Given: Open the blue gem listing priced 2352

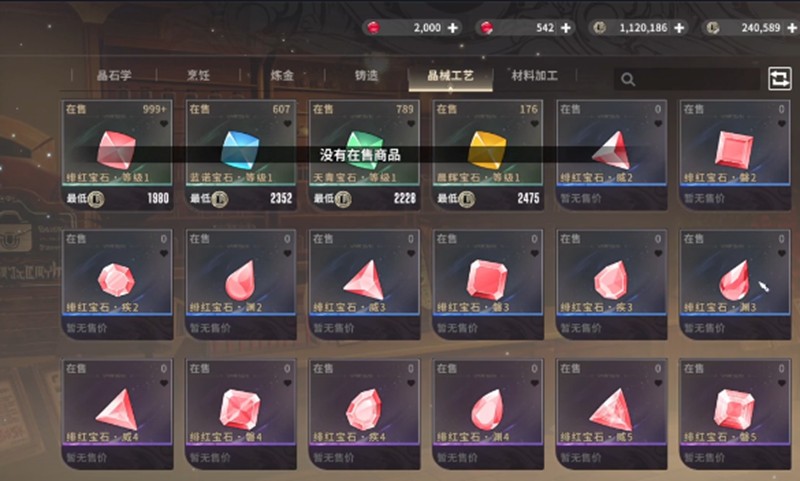Looking at the screenshot, I should click(x=241, y=154).
